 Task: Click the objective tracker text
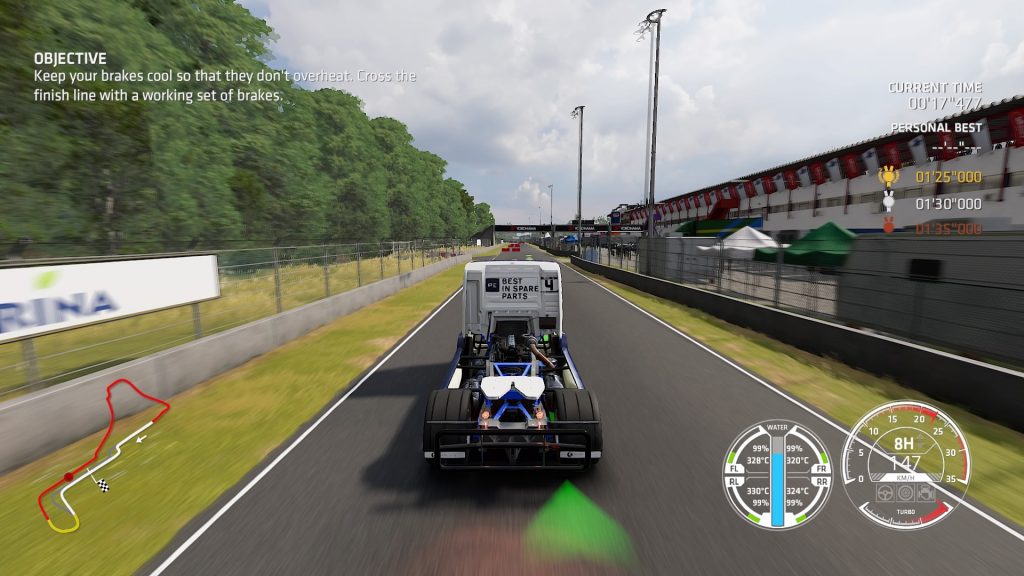(225, 77)
